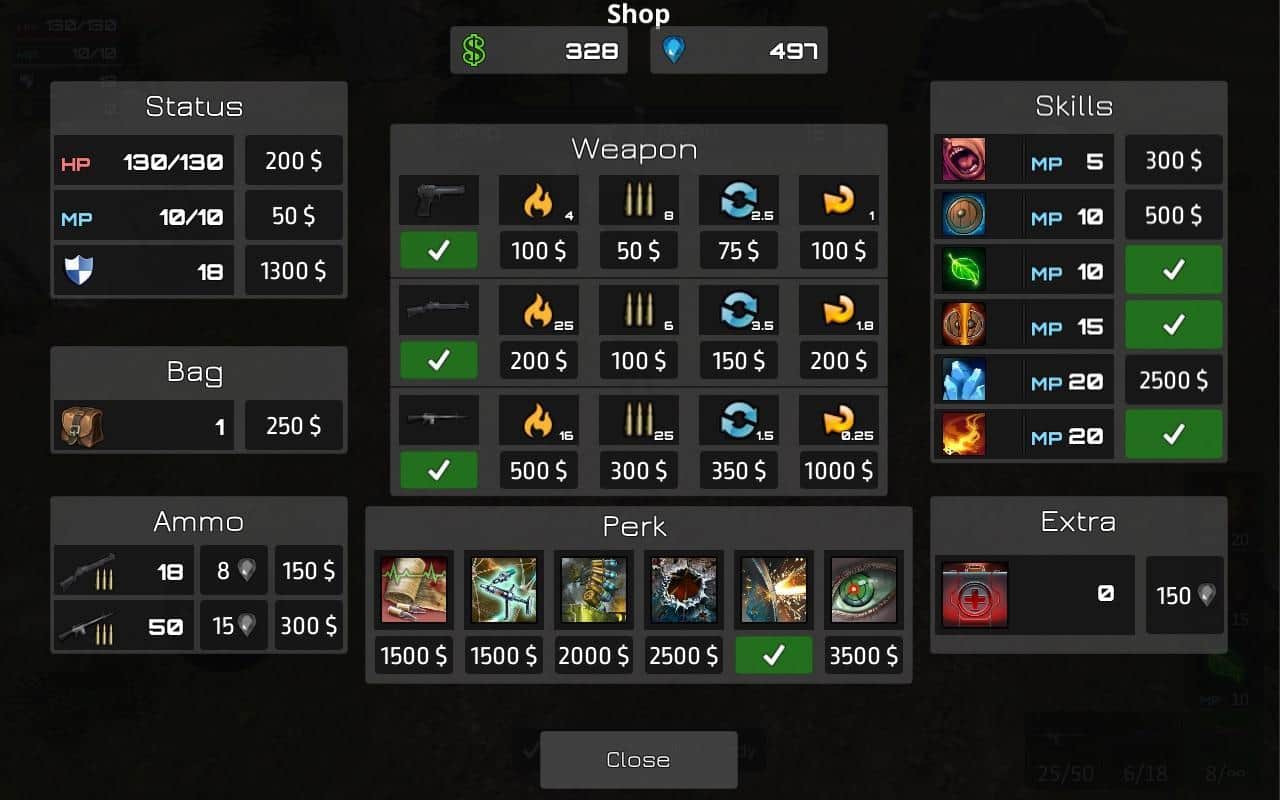Purchase the bullet hole perk for 2500 $

684,656
